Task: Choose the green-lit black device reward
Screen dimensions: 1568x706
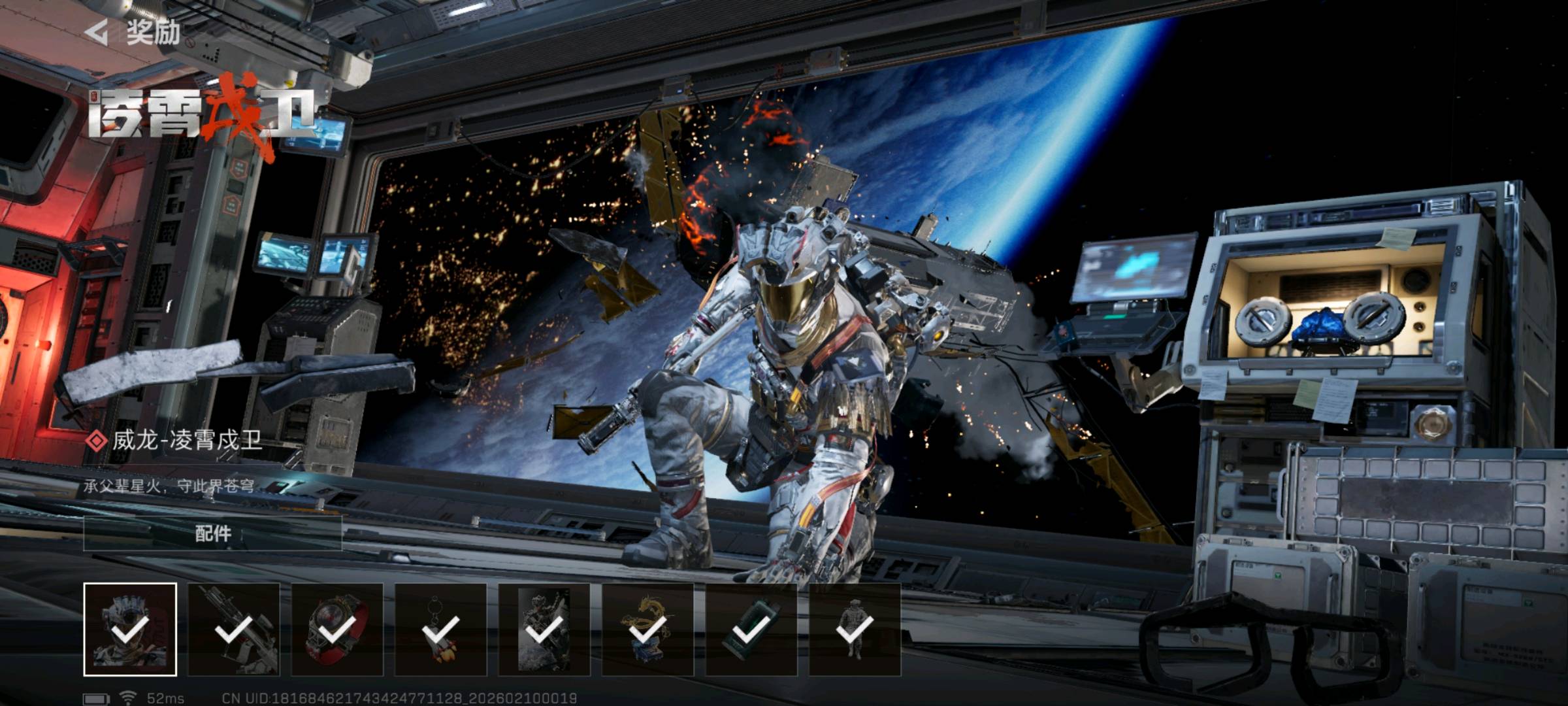Action: pyautogui.click(x=751, y=629)
